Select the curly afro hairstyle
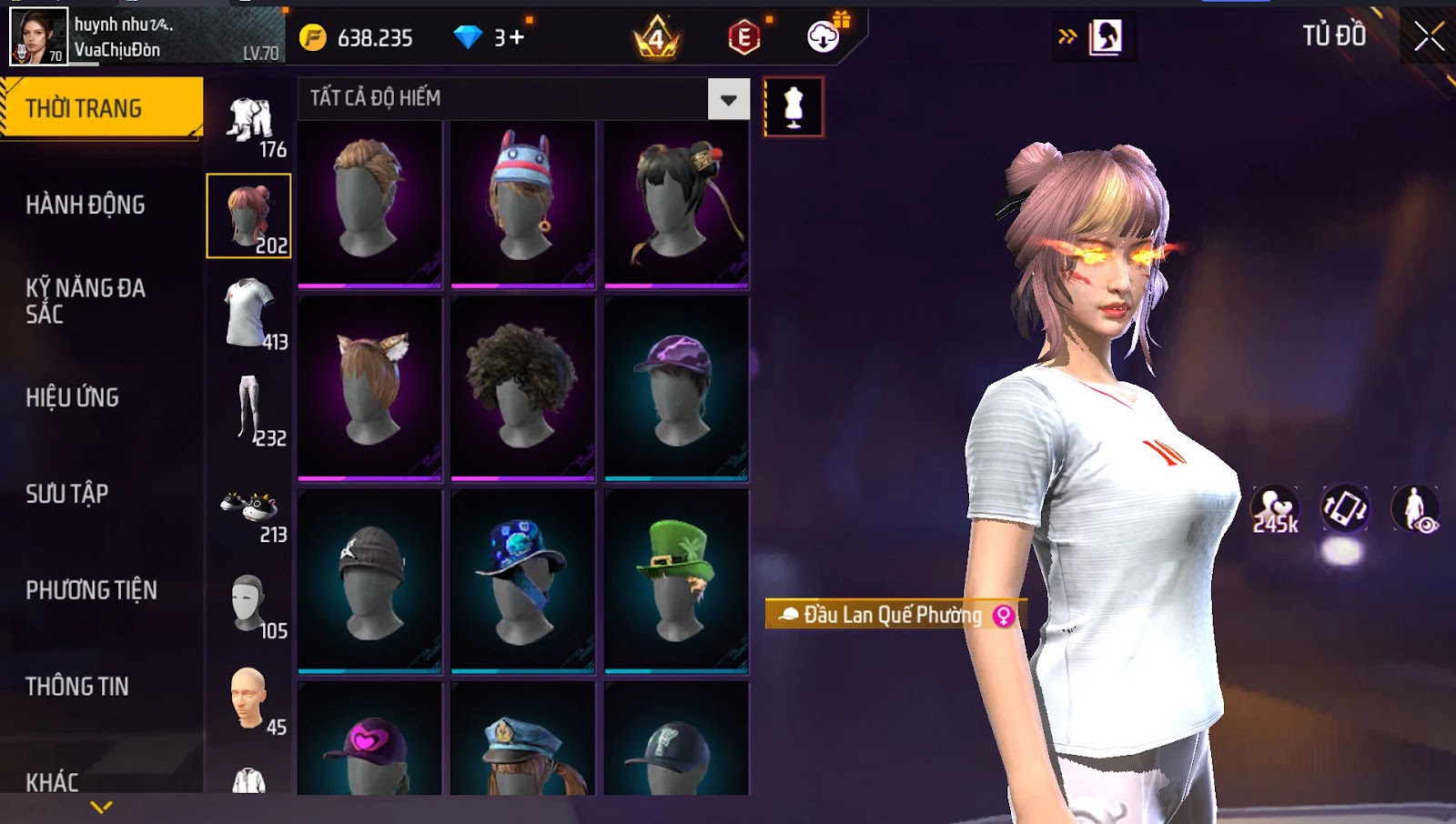Viewport: 1456px width, 824px height. [x=522, y=387]
